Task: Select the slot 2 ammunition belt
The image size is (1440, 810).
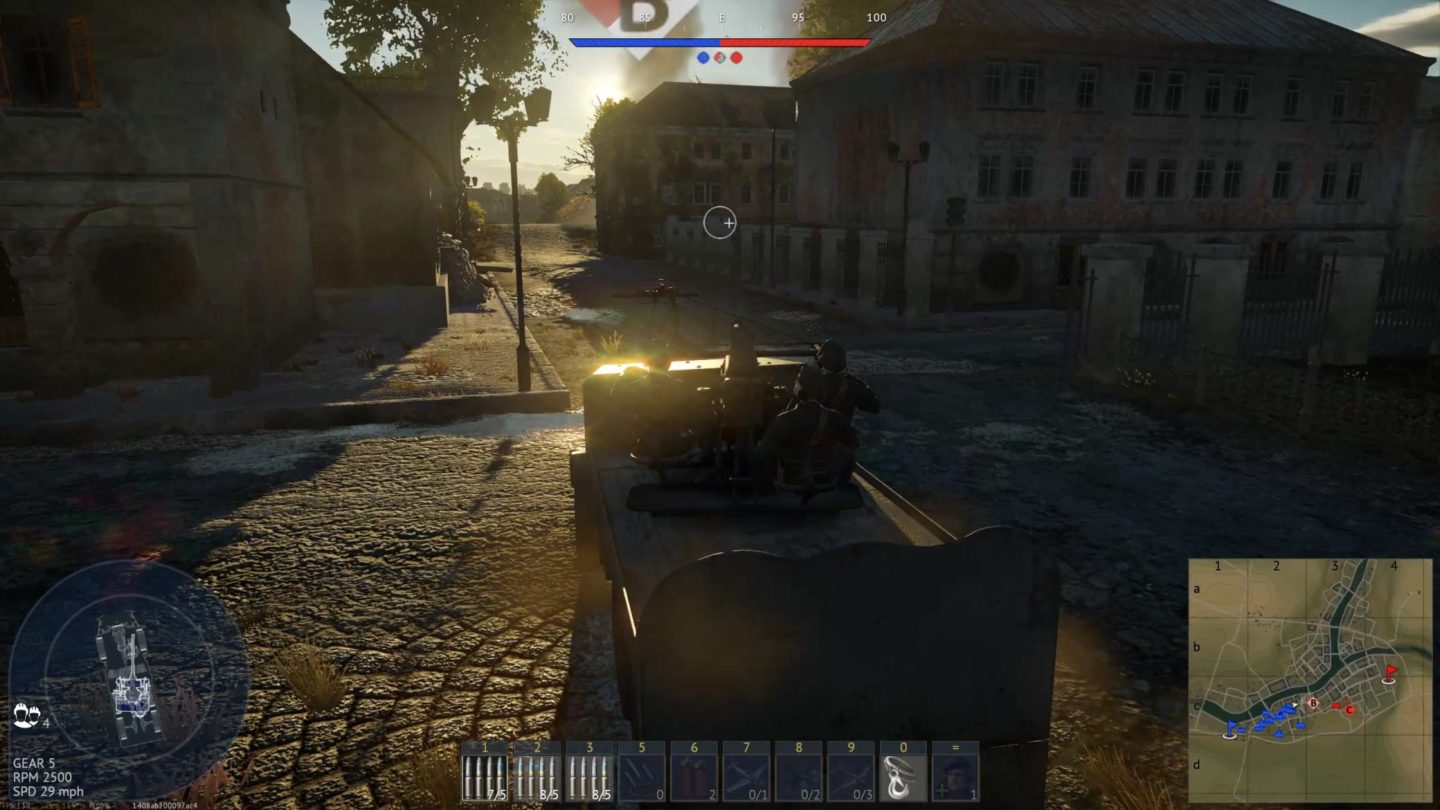Action: pos(536,772)
